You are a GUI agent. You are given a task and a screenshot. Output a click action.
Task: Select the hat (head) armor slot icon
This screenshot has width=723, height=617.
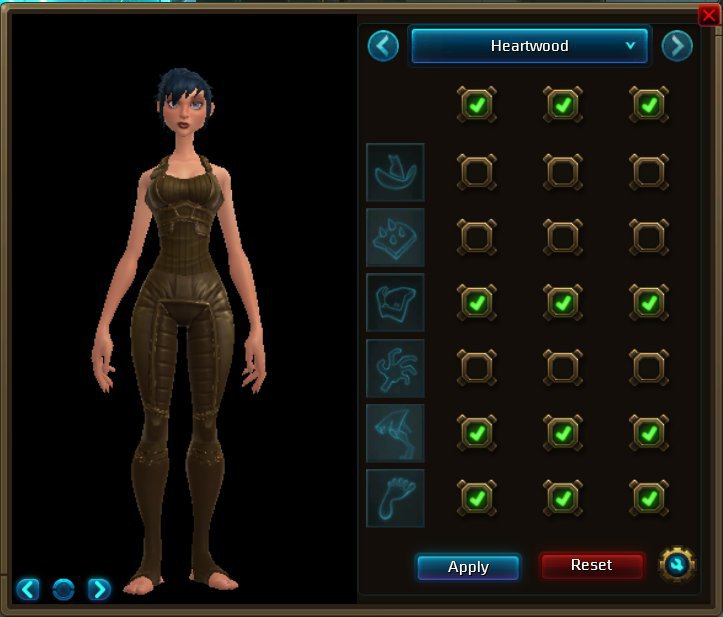click(x=395, y=172)
